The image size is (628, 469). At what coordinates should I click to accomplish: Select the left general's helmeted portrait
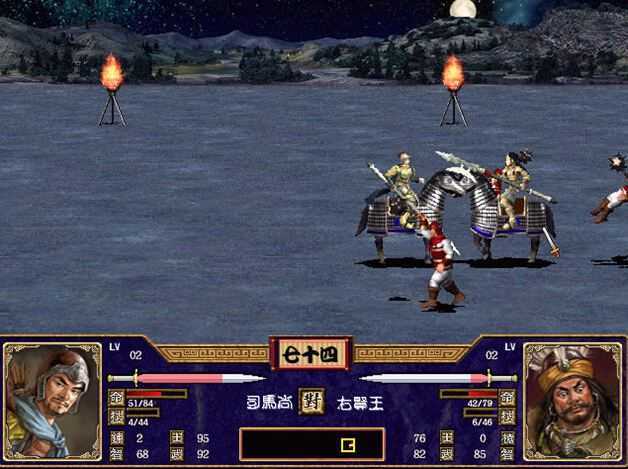[52, 400]
